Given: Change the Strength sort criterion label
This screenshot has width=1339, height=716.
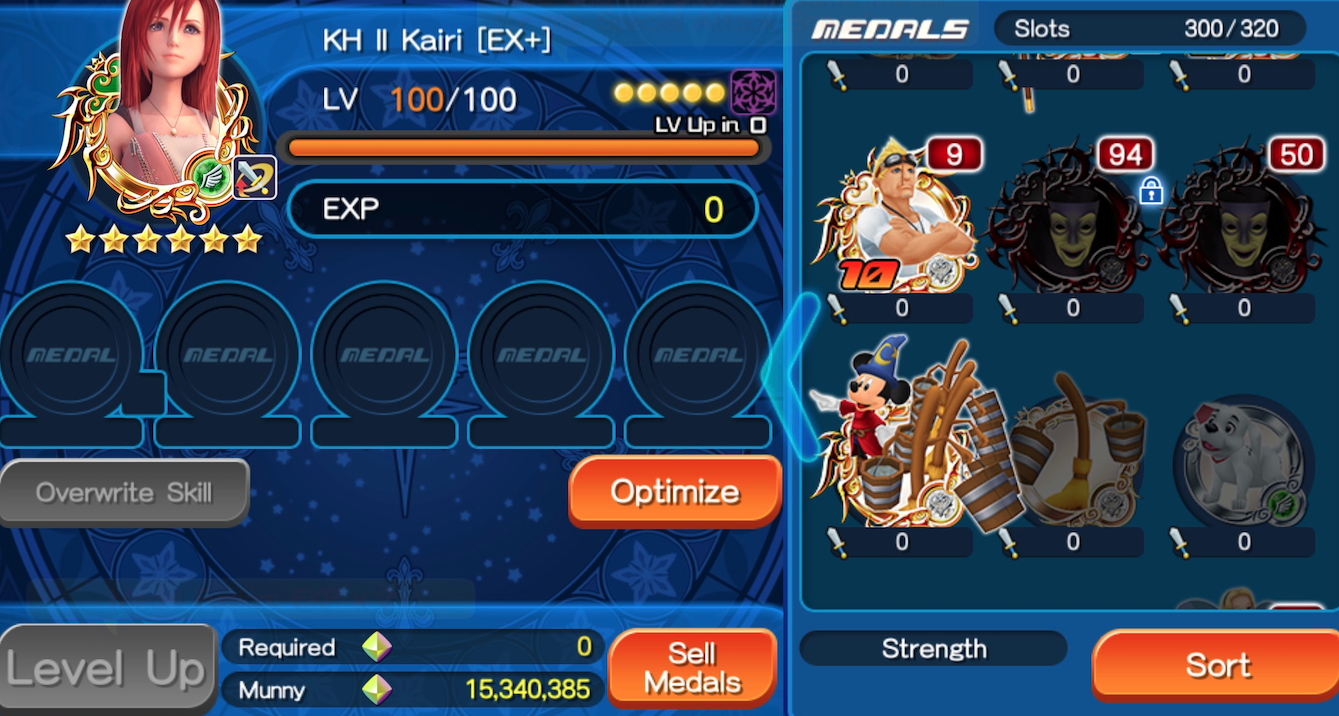Looking at the screenshot, I should [933, 649].
